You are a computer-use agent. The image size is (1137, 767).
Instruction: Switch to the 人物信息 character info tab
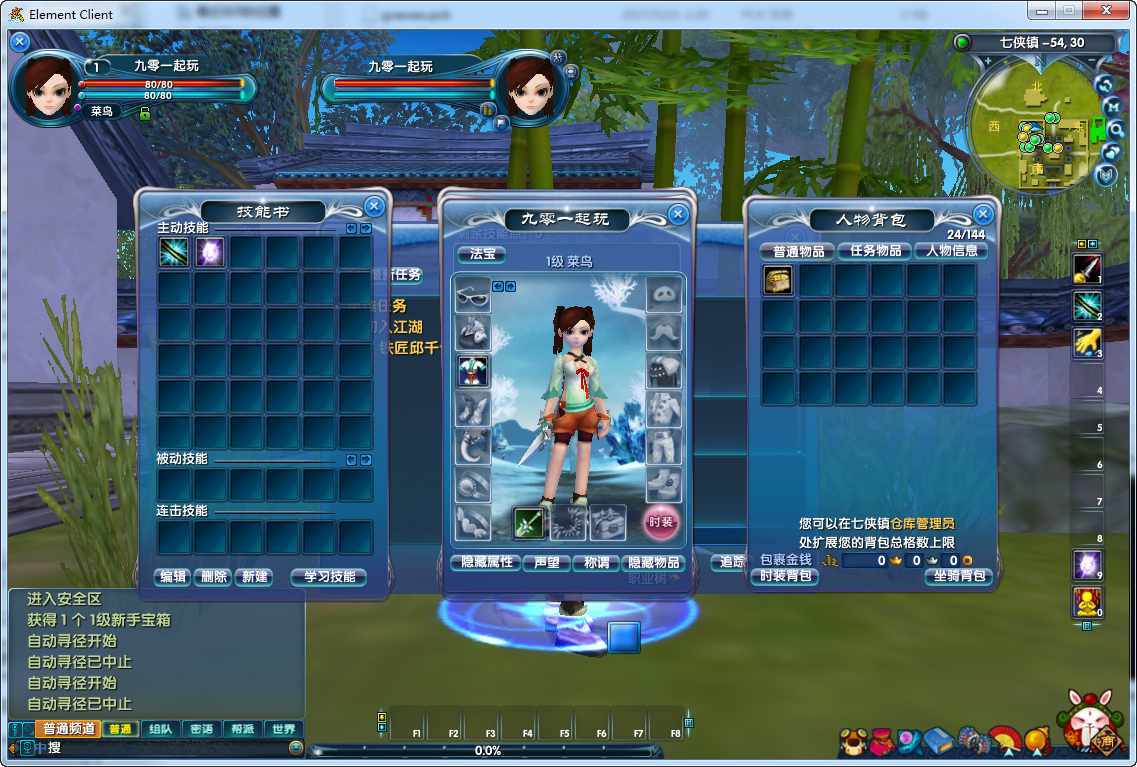pos(951,251)
